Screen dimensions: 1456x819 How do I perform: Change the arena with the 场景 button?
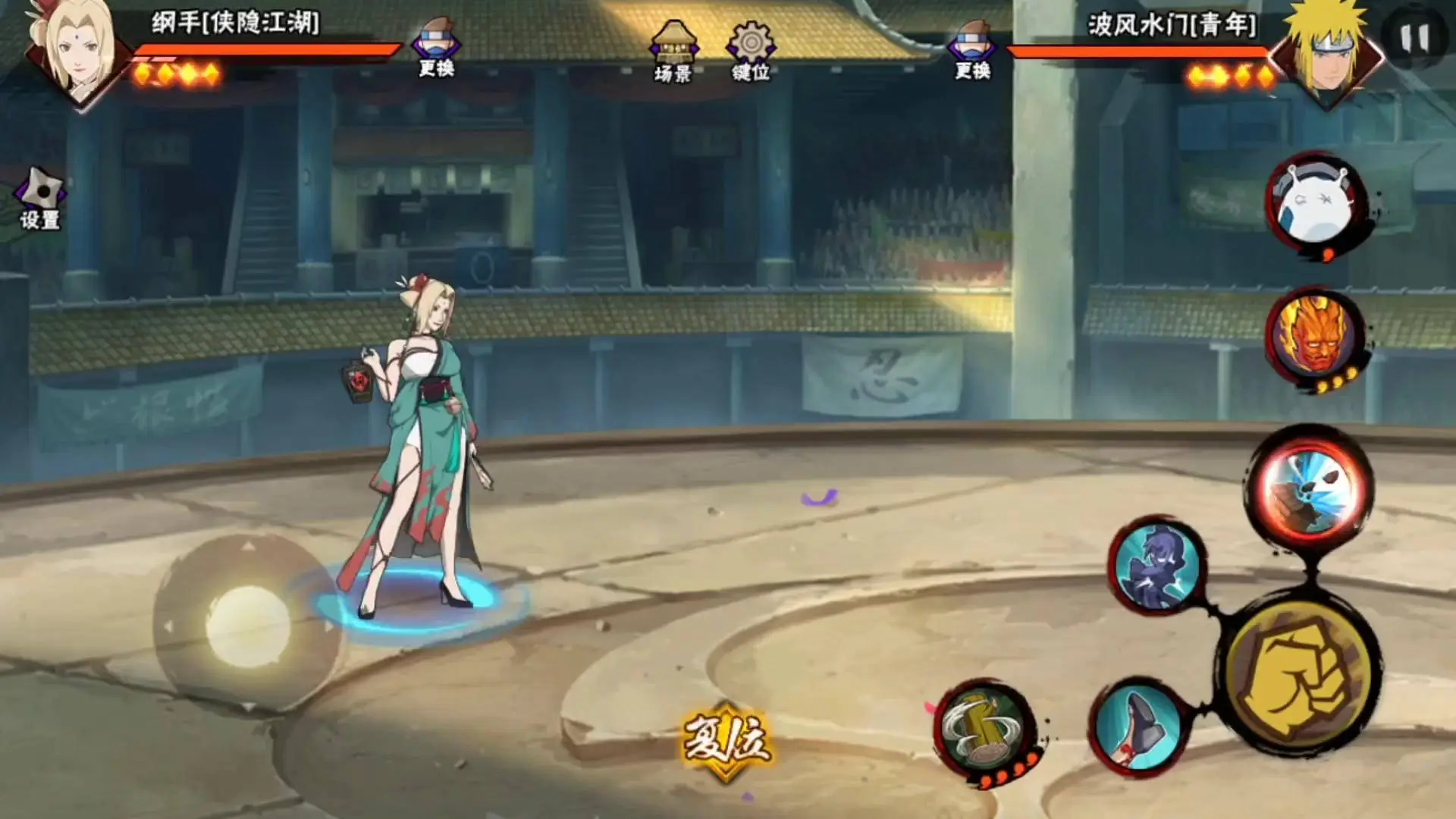coord(673,52)
